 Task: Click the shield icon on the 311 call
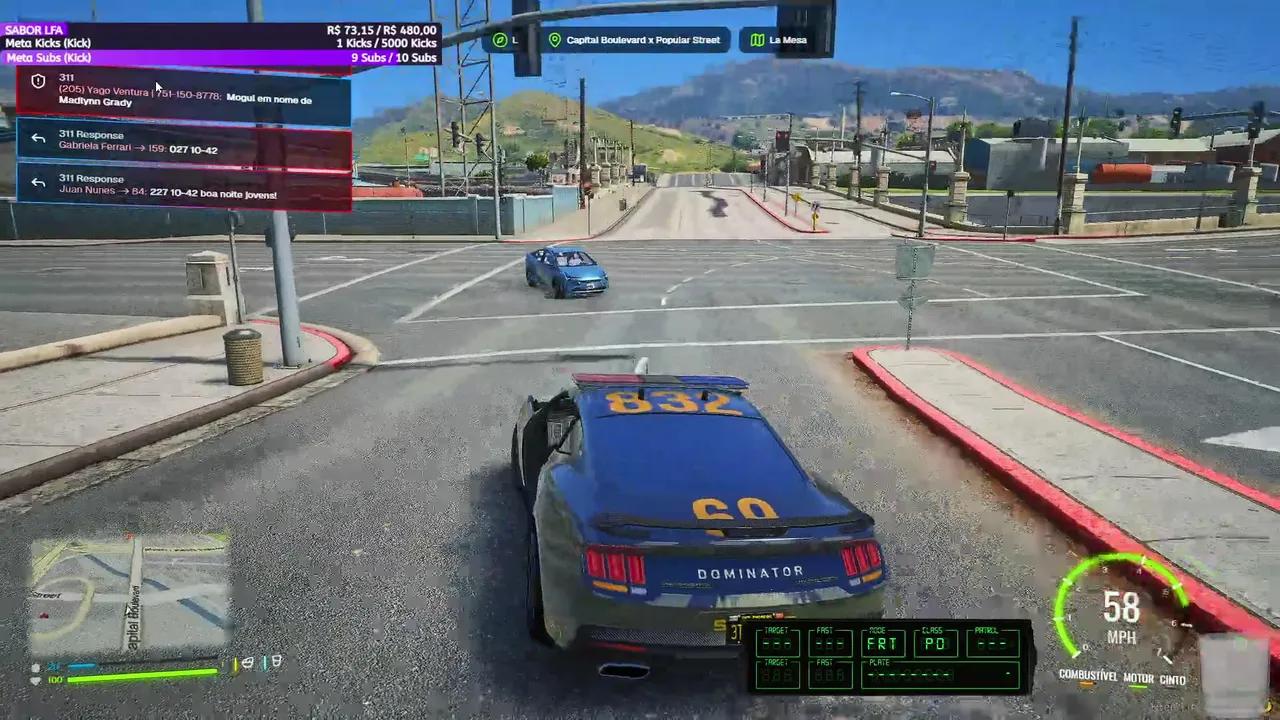(x=39, y=82)
